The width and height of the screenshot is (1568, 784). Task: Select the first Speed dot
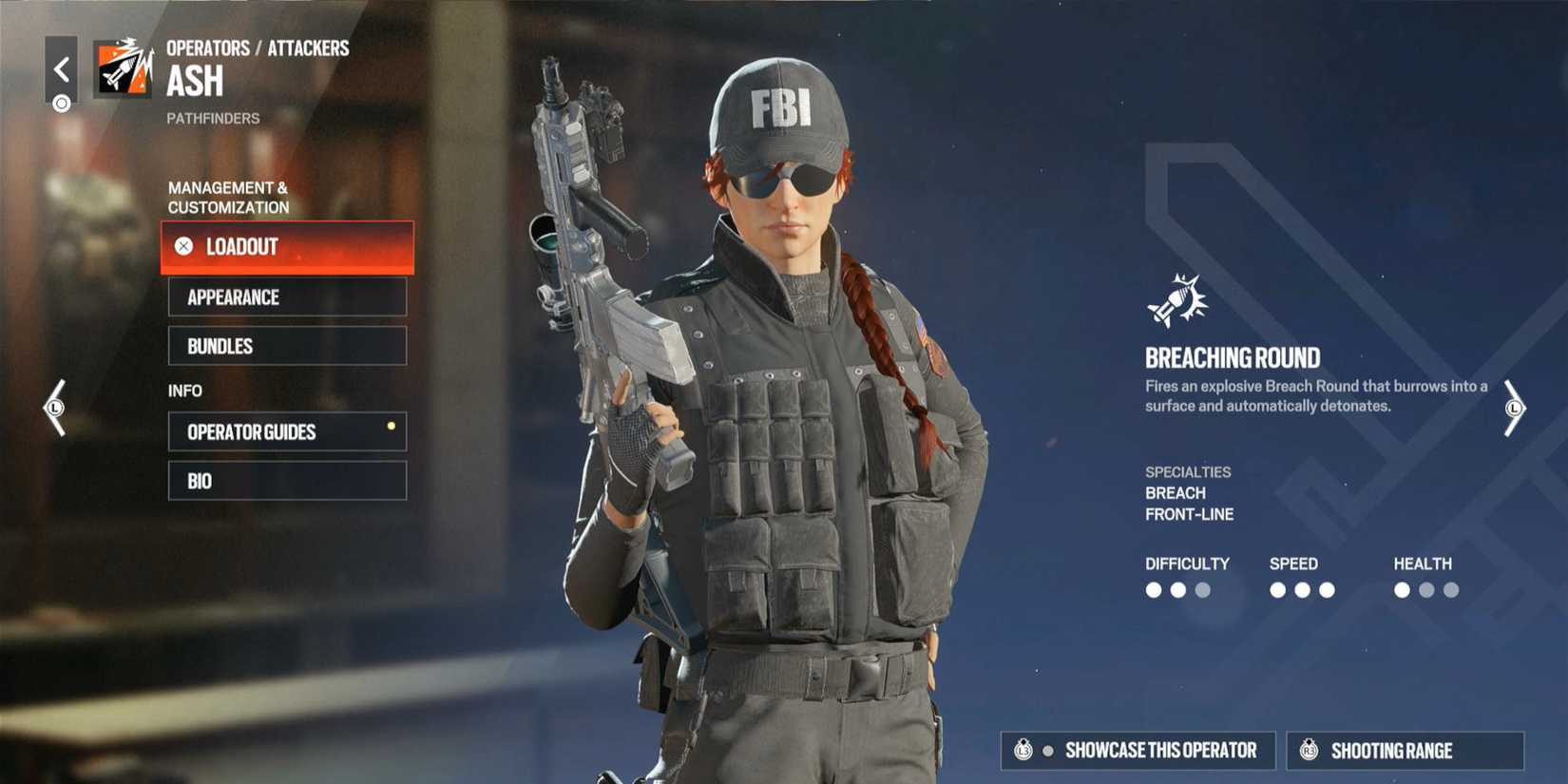1277,589
